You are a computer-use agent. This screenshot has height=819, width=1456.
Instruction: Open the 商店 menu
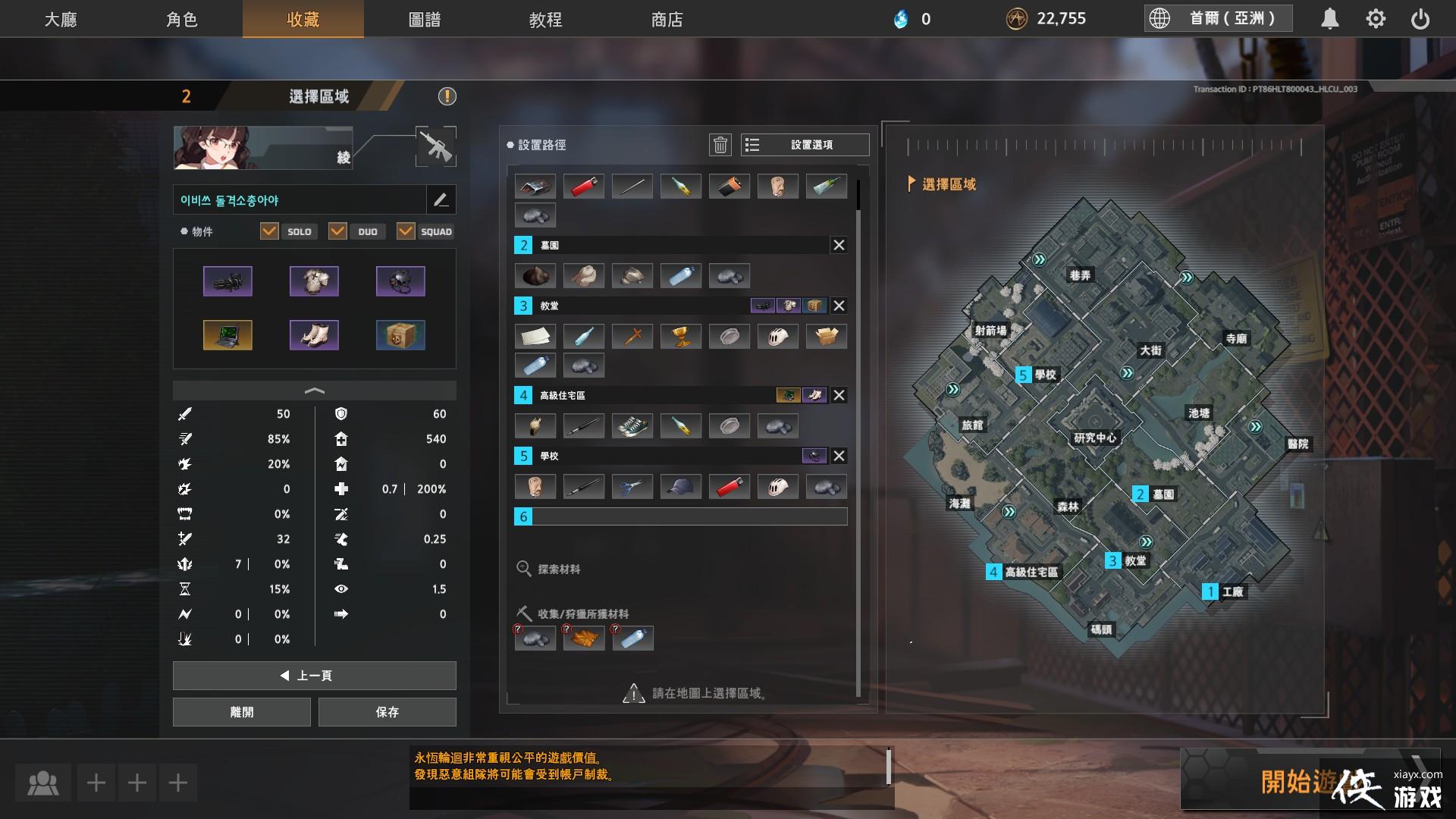coord(665,20)
